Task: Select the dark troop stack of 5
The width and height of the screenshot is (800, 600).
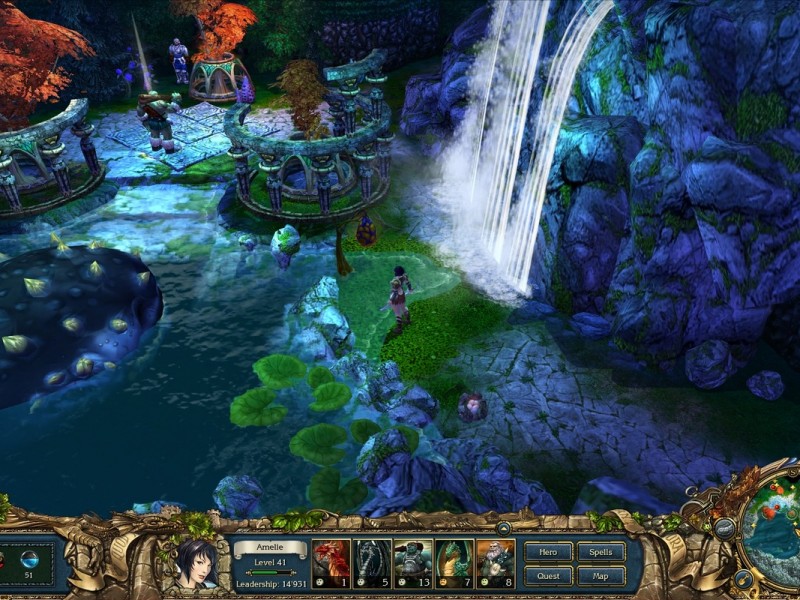Action: [x=372, y=563]
